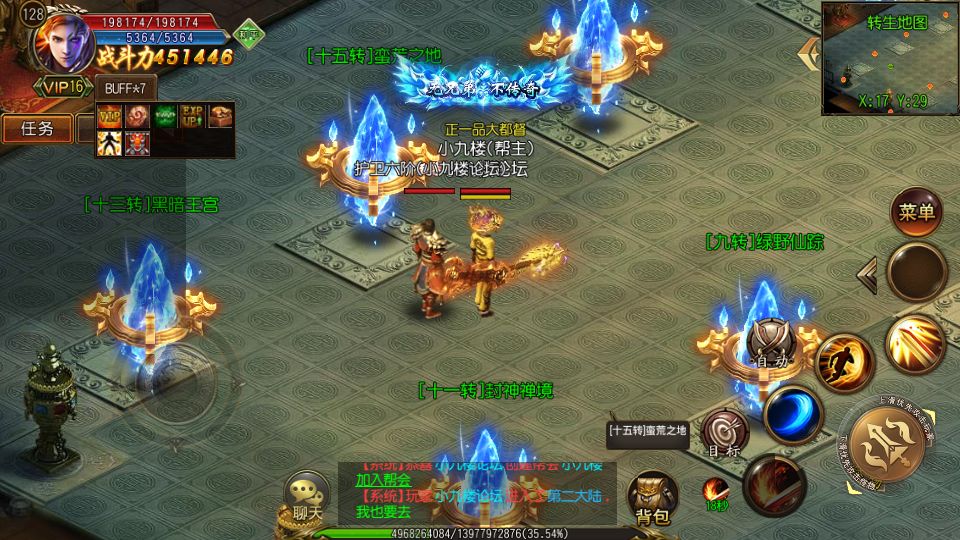Open the 菜单 menu button
The height and width of the screenshot is (540, 960).
(916, 212)
